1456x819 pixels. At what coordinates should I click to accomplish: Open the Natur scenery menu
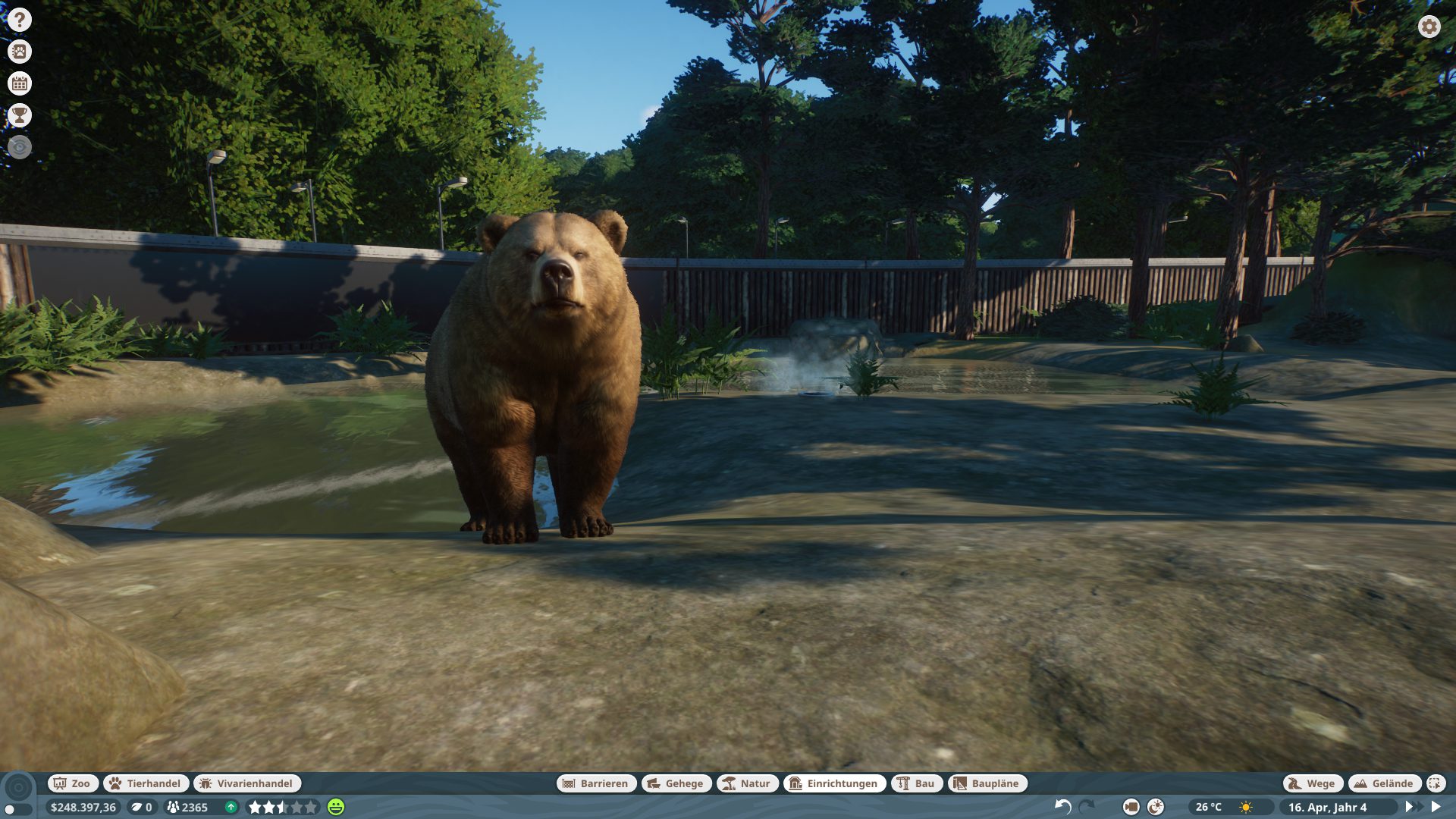(x=746, y=783)
